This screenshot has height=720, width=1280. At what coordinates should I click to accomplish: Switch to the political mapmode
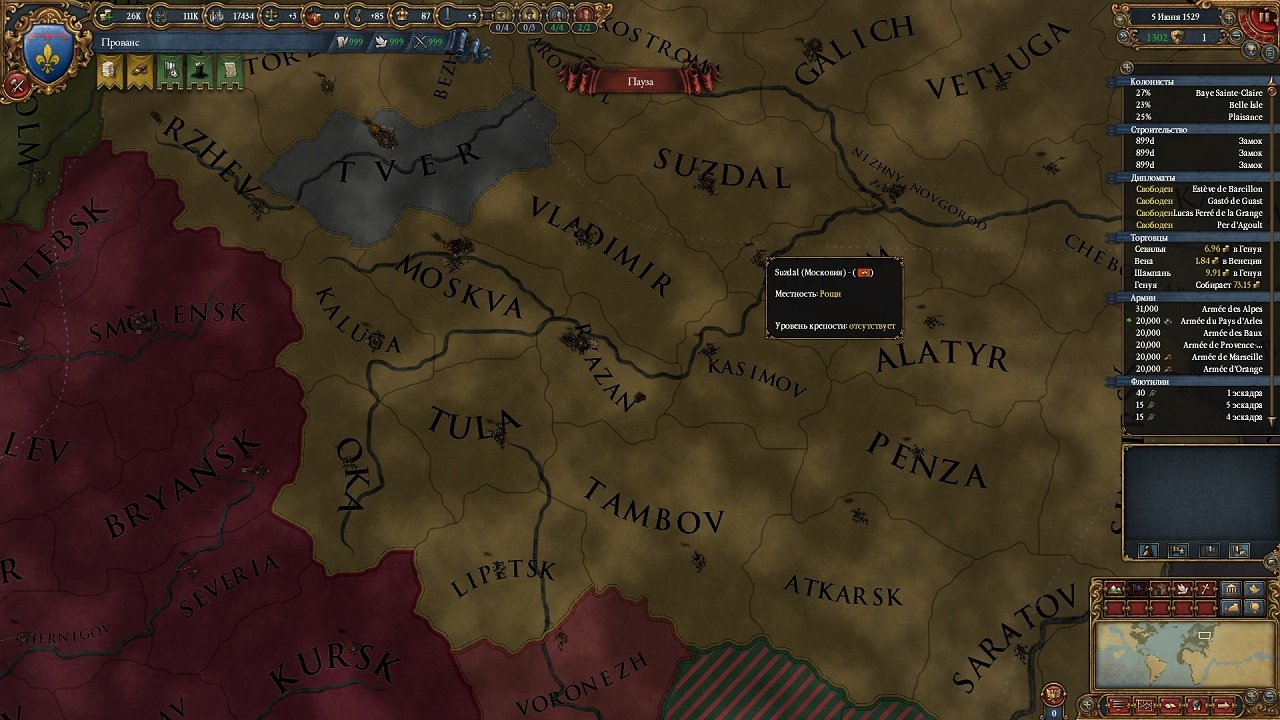[1137, 589]
